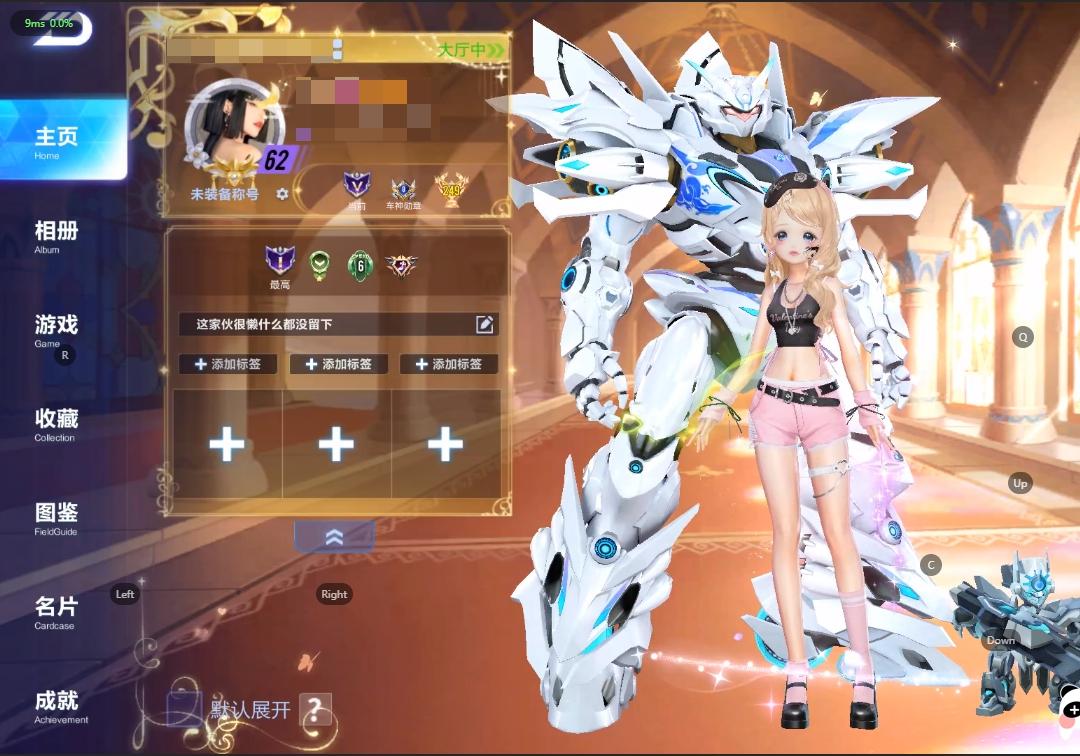This screenshot has width=1080, height=756.
Task: Toggle the 默认展开 checkbox
Action: [183, 709]
